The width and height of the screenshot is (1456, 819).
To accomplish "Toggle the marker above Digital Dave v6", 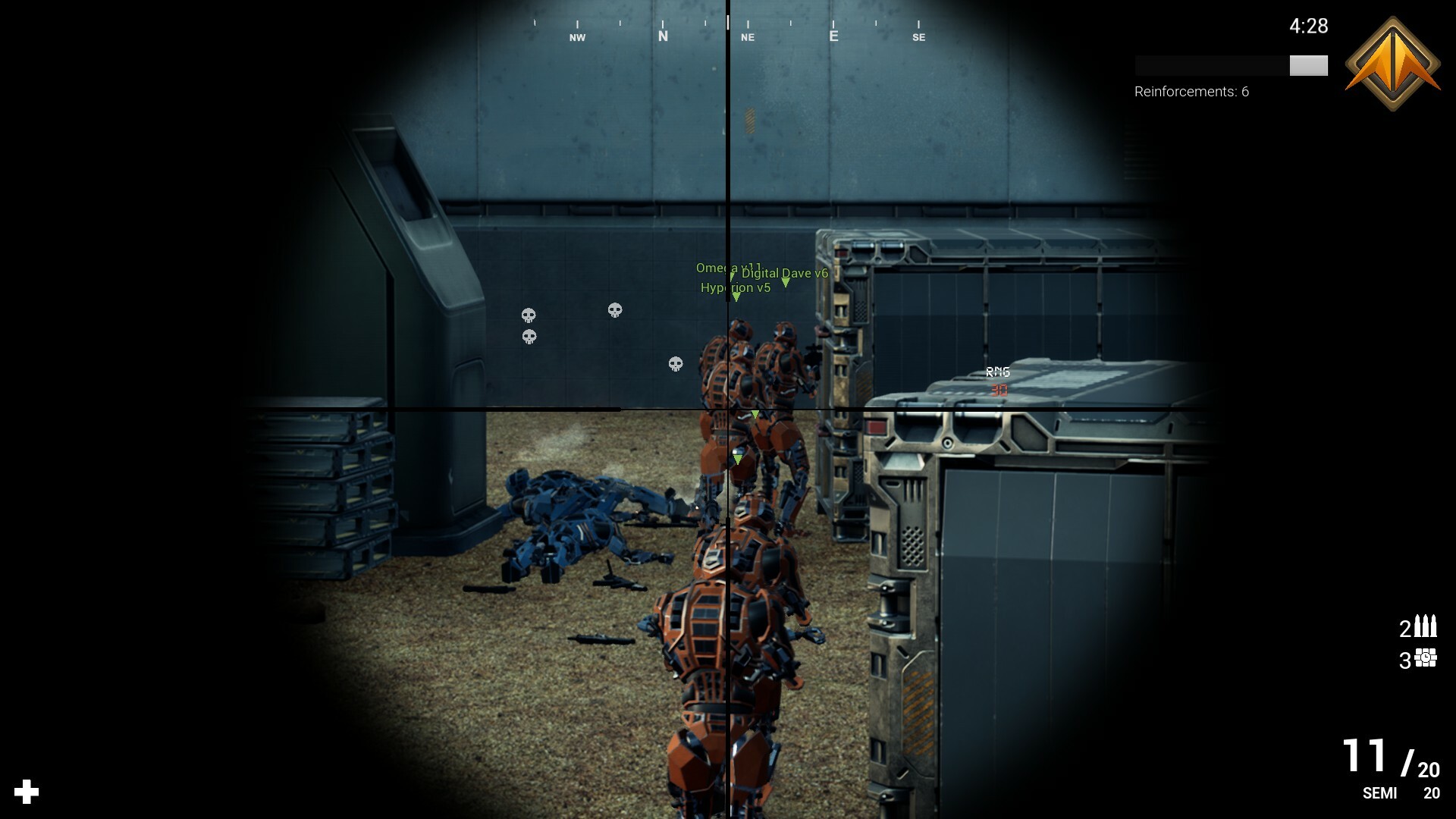I will tap(785, 282).
